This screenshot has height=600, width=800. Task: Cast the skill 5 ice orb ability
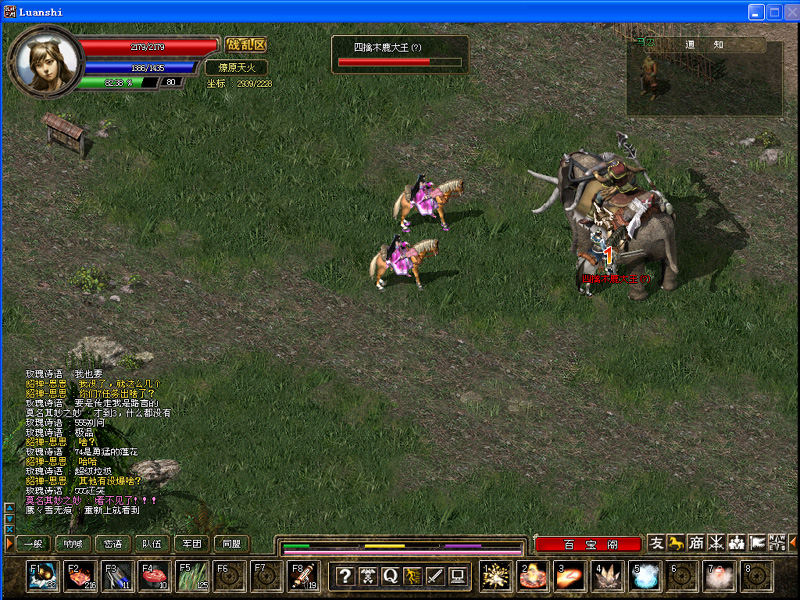(644, 576)
